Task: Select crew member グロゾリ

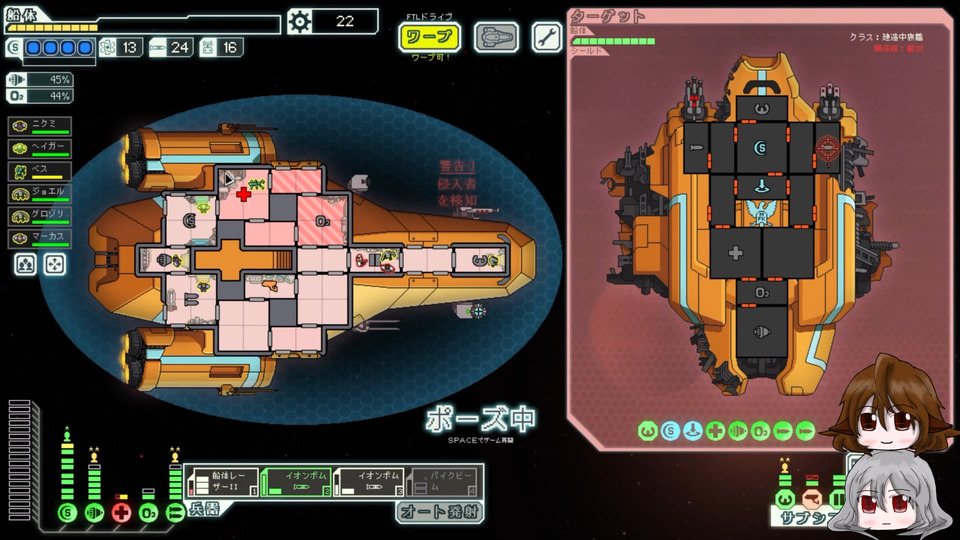Action: coord(41,216)
